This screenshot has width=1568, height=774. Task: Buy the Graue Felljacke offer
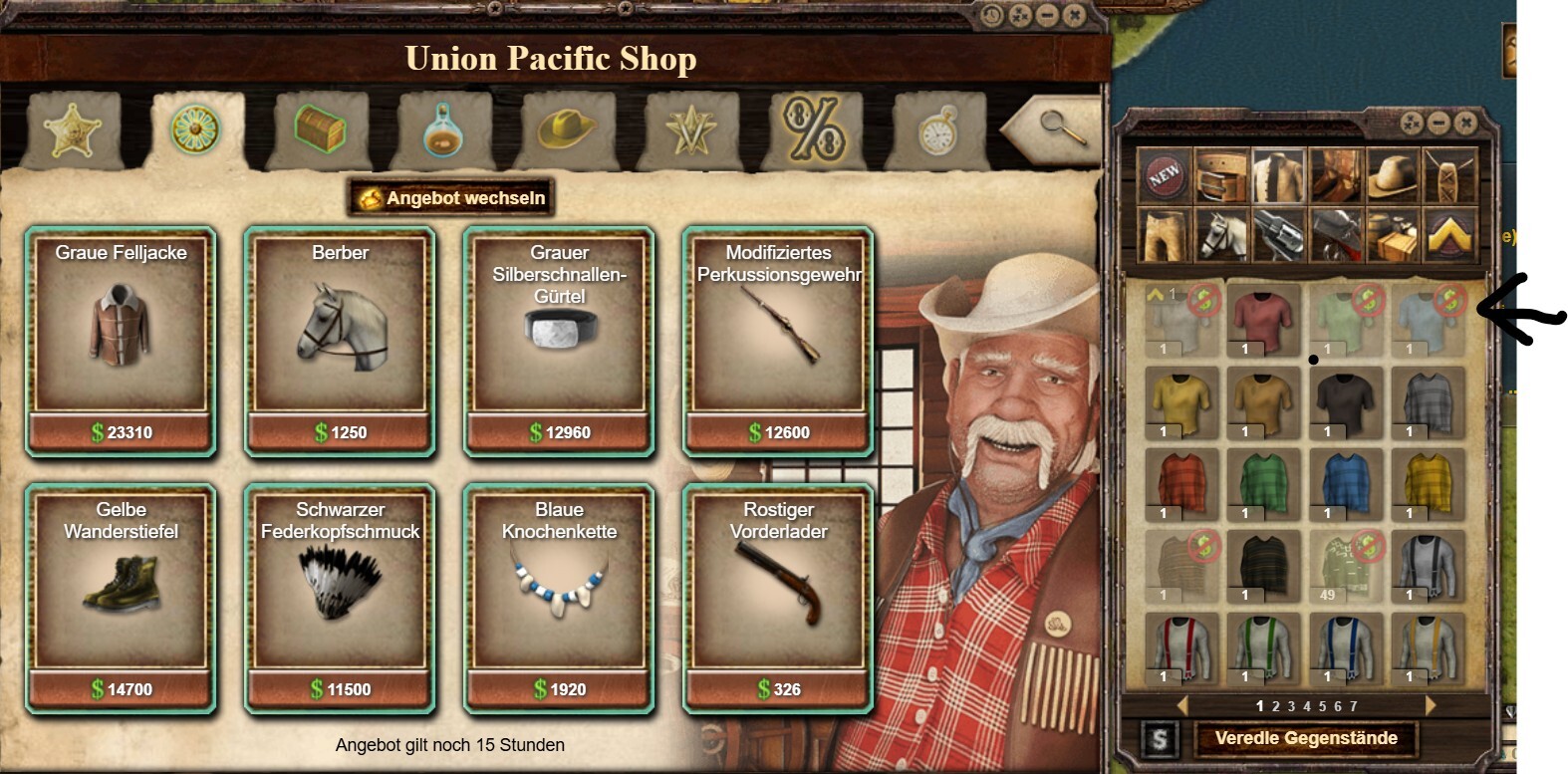pos(121,340)
